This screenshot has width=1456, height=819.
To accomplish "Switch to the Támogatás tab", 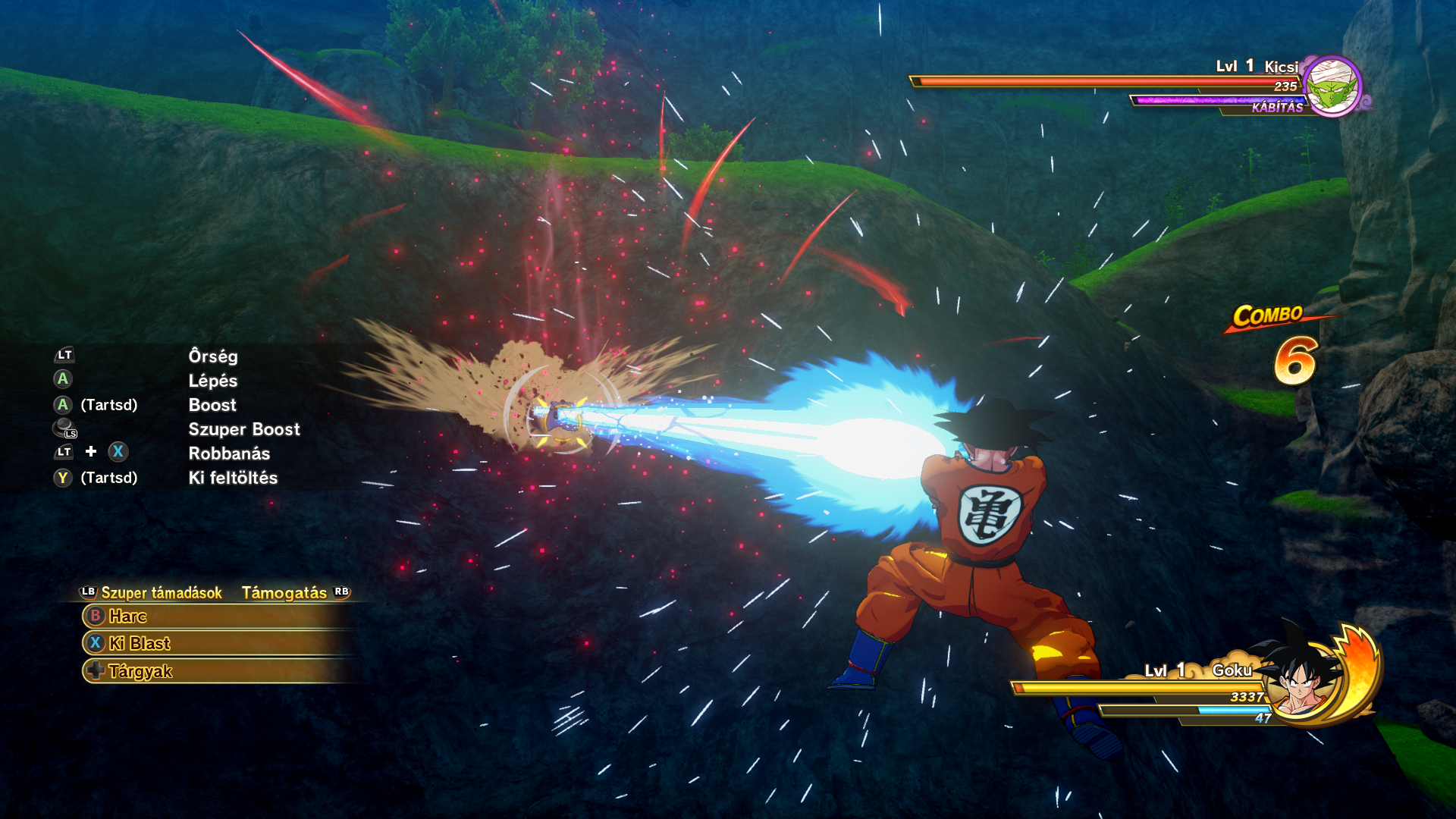I will click(x=284, y=593).
